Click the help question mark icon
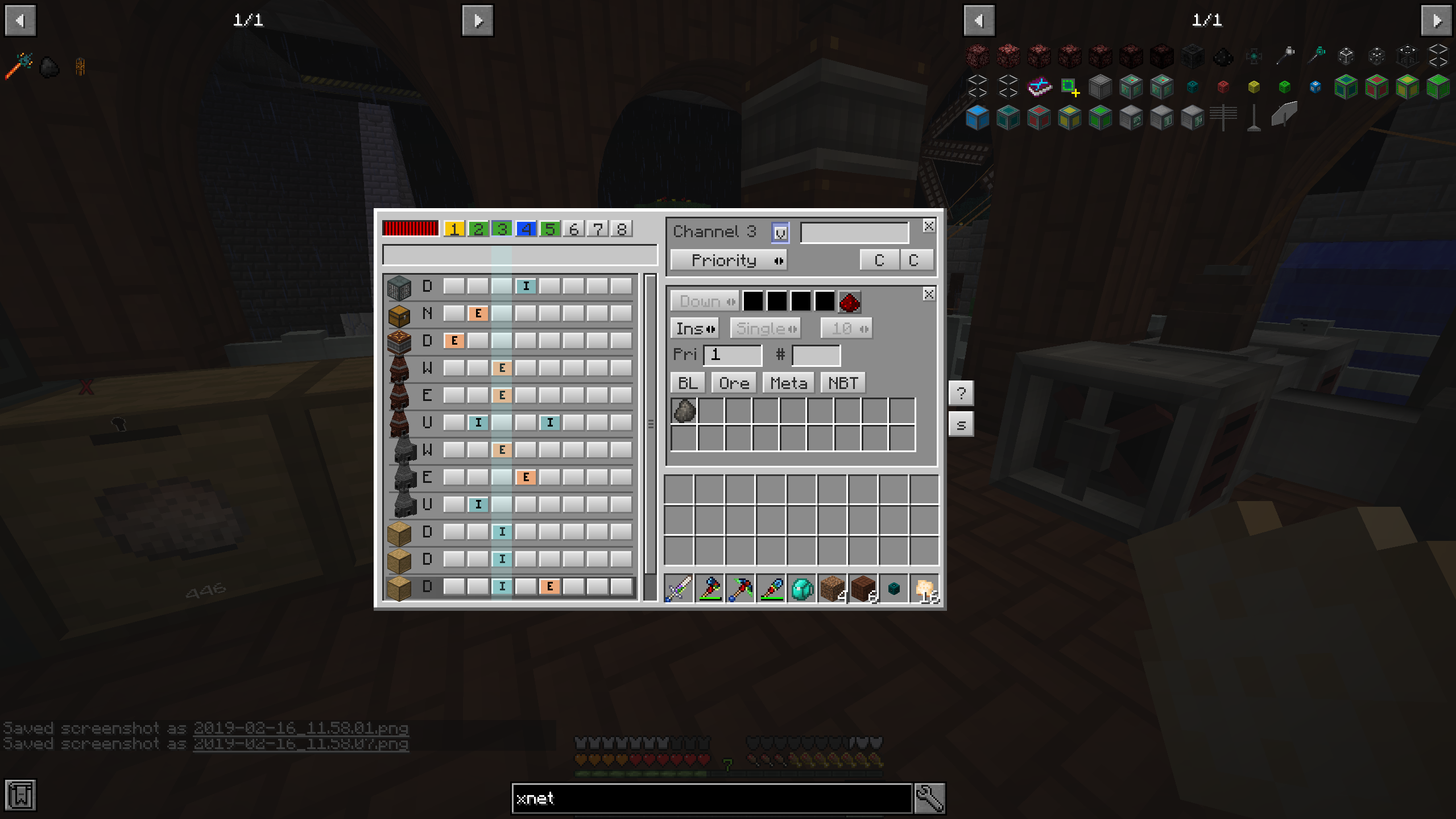This screenshot has height=819, width=1456. [x=962, y=392]
